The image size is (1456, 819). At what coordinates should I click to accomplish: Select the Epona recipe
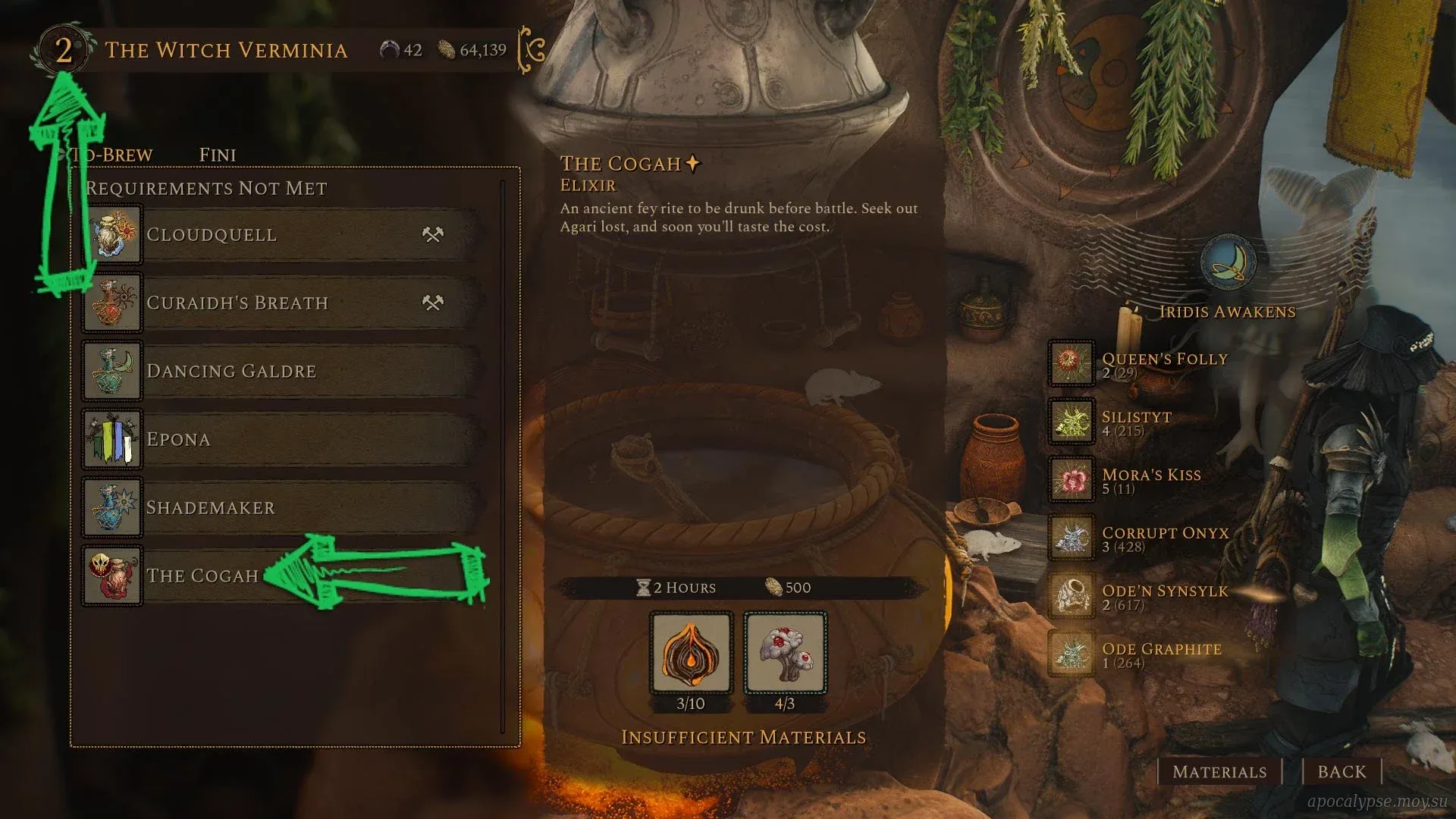coord(281,440)
